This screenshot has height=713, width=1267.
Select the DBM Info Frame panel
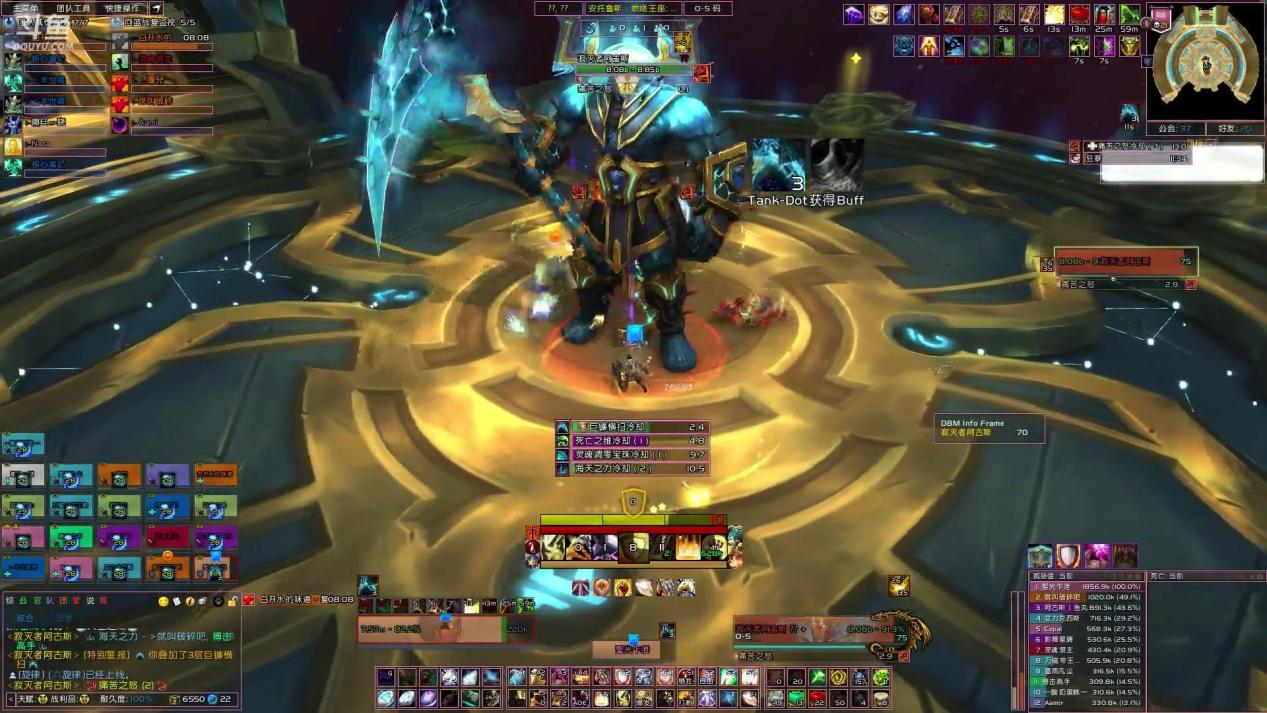[989, 428]
